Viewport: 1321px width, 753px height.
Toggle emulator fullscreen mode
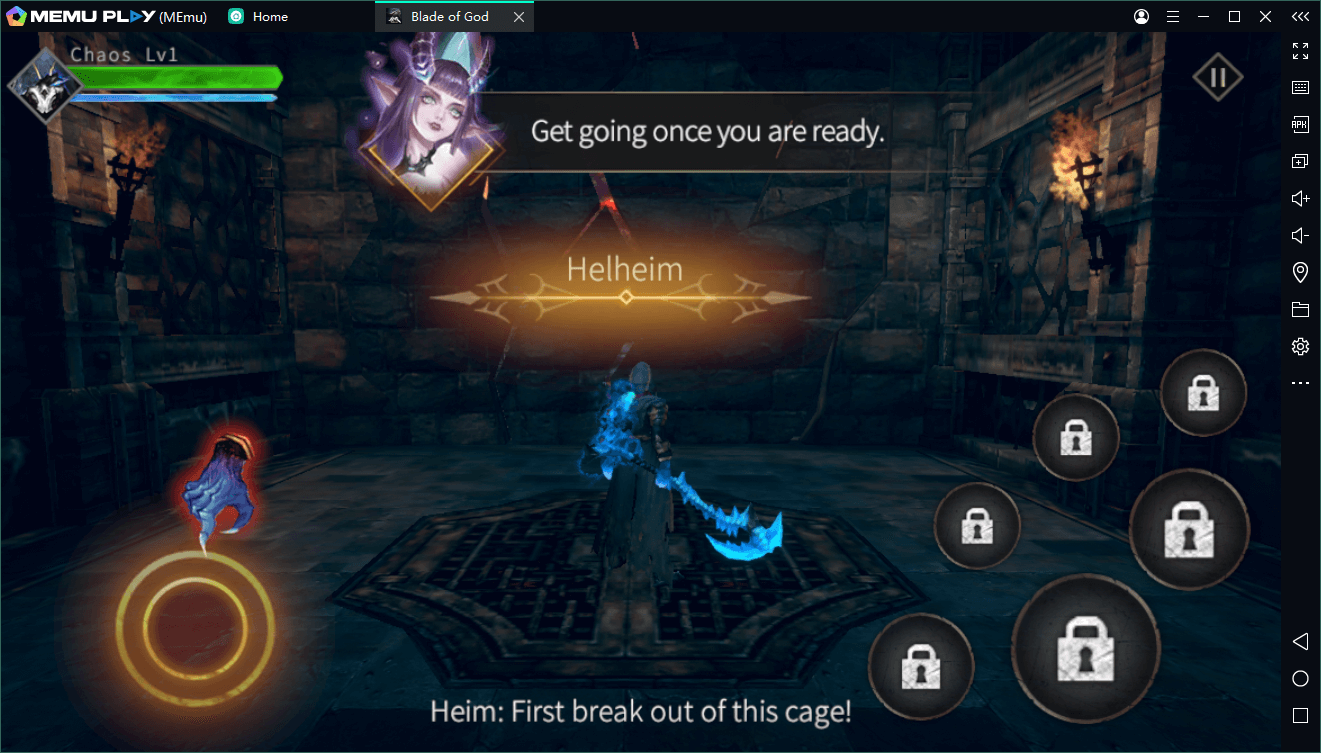pos(1300,51)
